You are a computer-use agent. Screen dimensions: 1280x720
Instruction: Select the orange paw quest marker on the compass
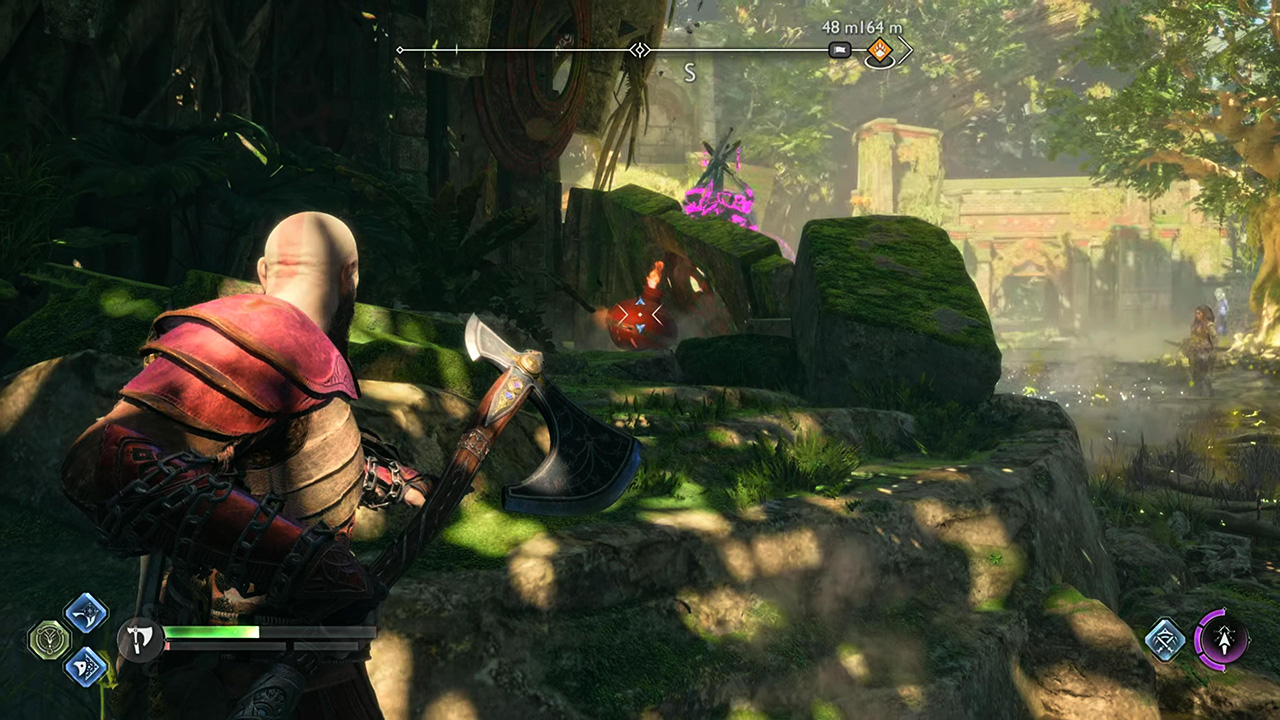coord(879,50)
